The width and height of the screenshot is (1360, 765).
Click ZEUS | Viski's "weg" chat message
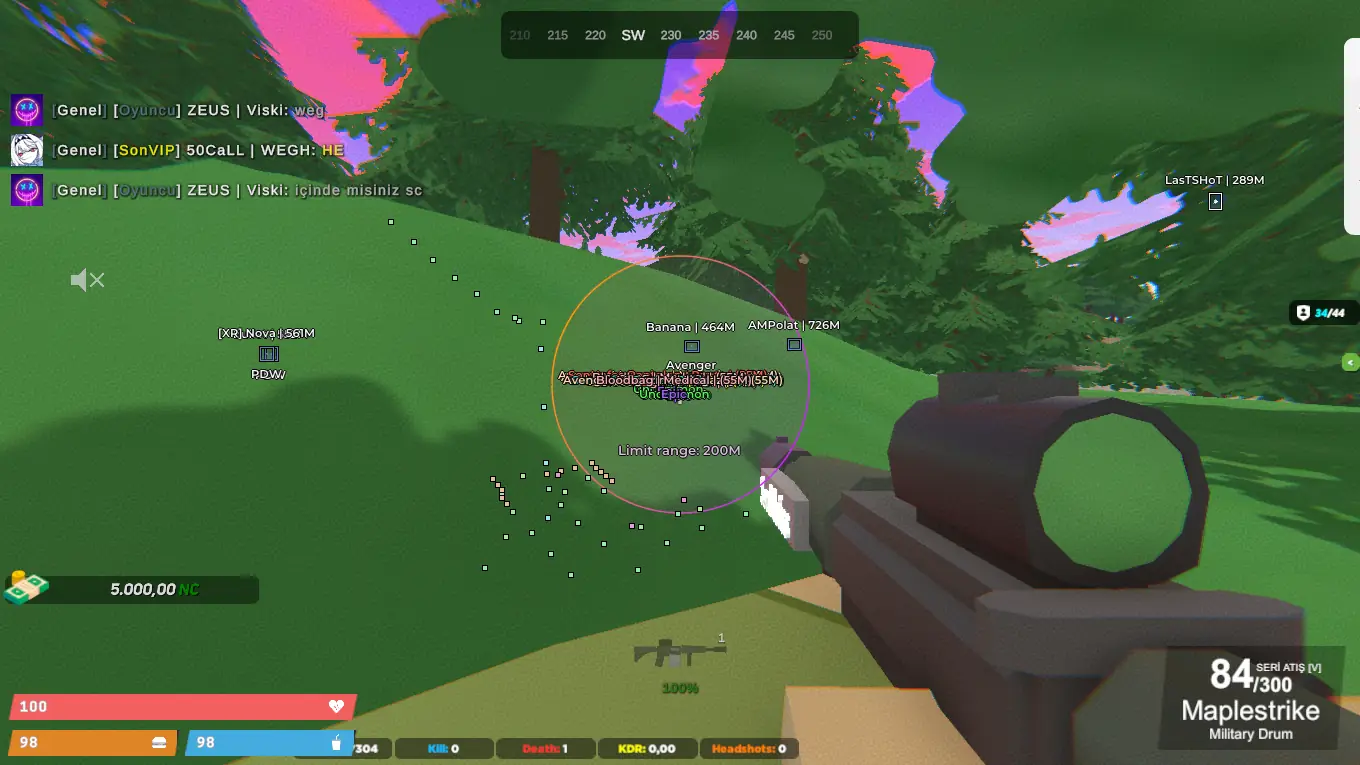point(189,110)
